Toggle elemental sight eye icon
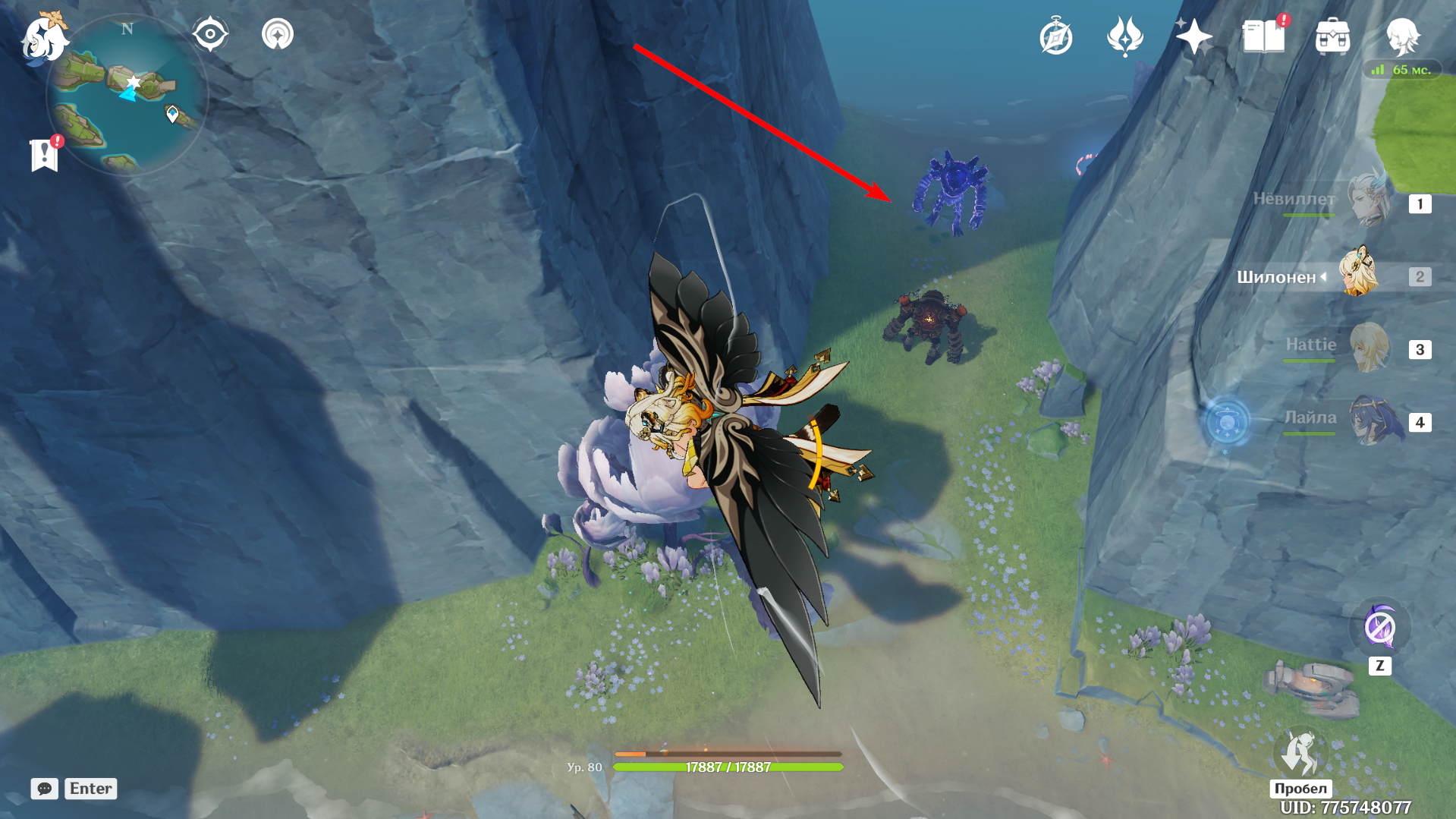 [210, 34]
